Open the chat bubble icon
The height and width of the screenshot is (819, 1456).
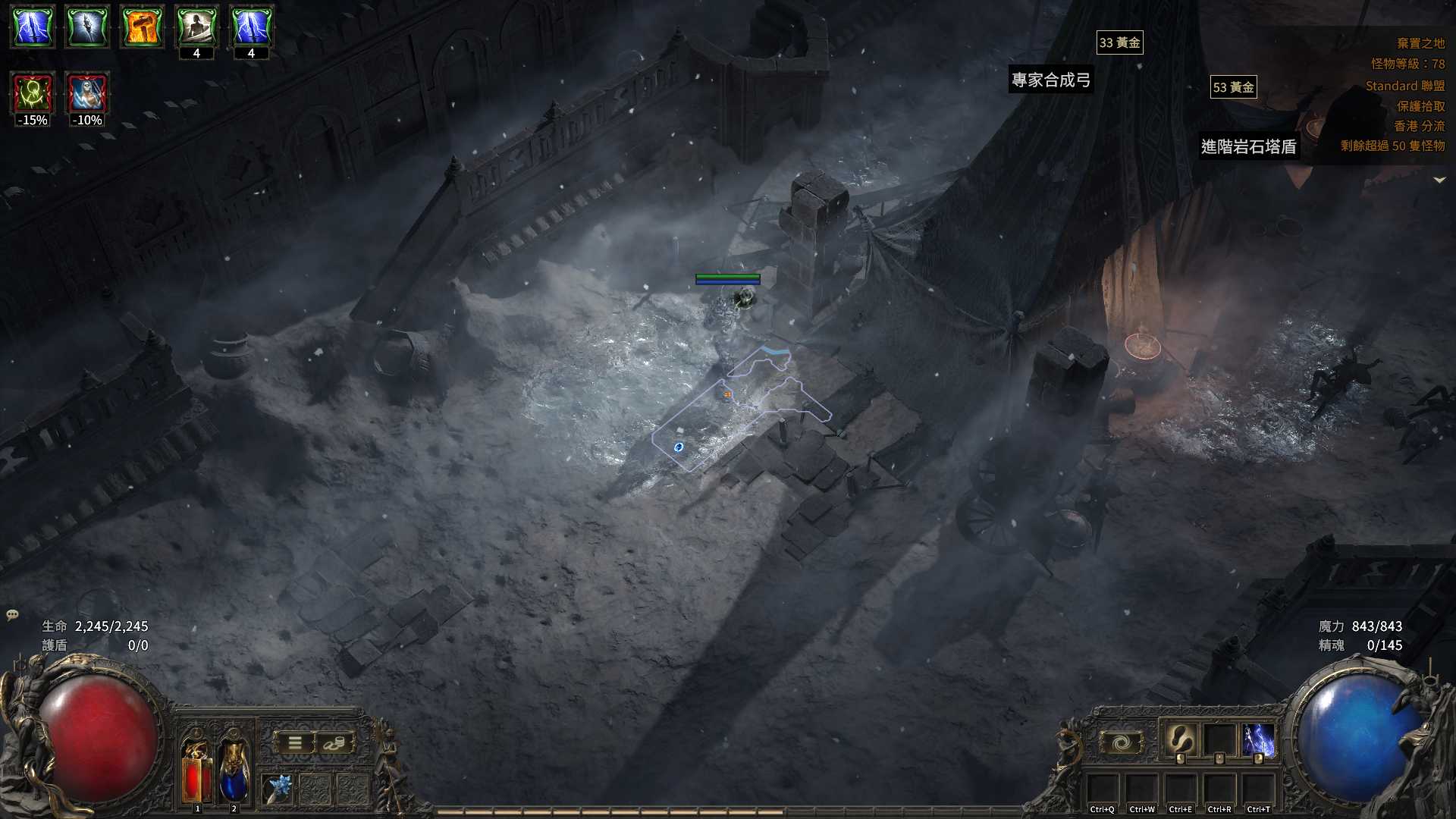point(12,614)
